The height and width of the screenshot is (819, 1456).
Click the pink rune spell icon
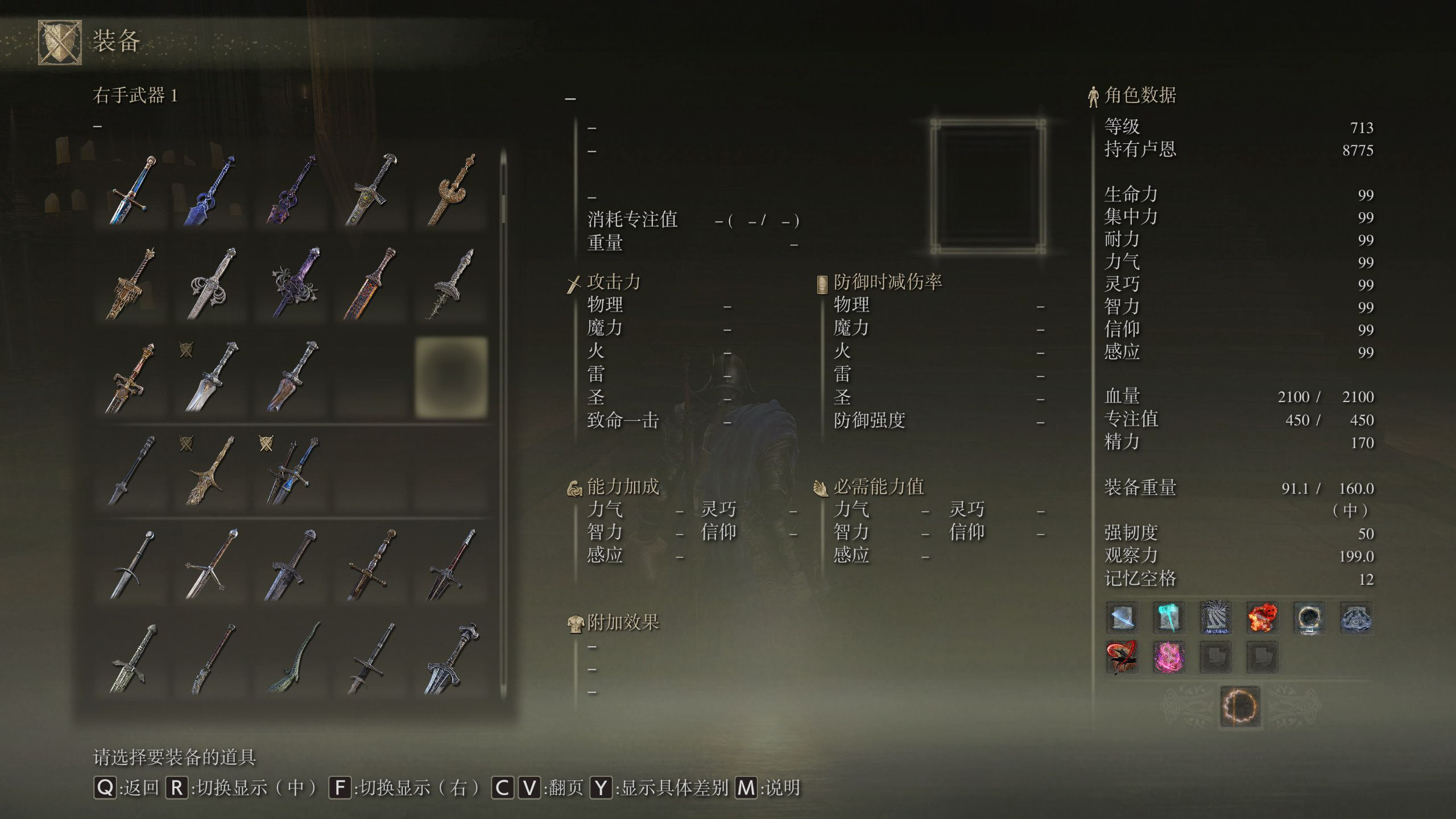coord(1169,657)
